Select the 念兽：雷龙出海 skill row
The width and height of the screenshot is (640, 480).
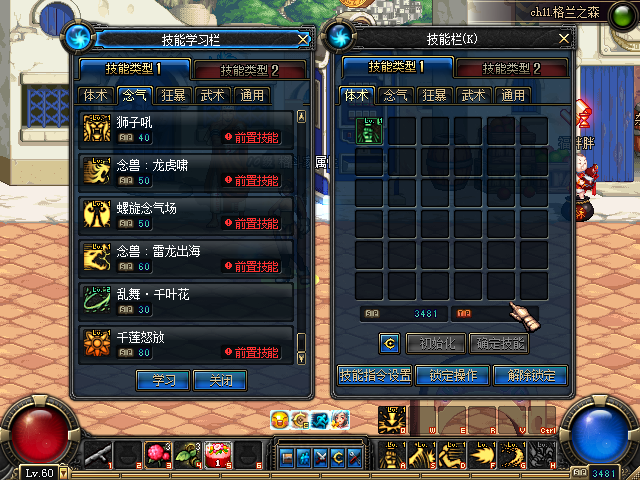point(187,258)
